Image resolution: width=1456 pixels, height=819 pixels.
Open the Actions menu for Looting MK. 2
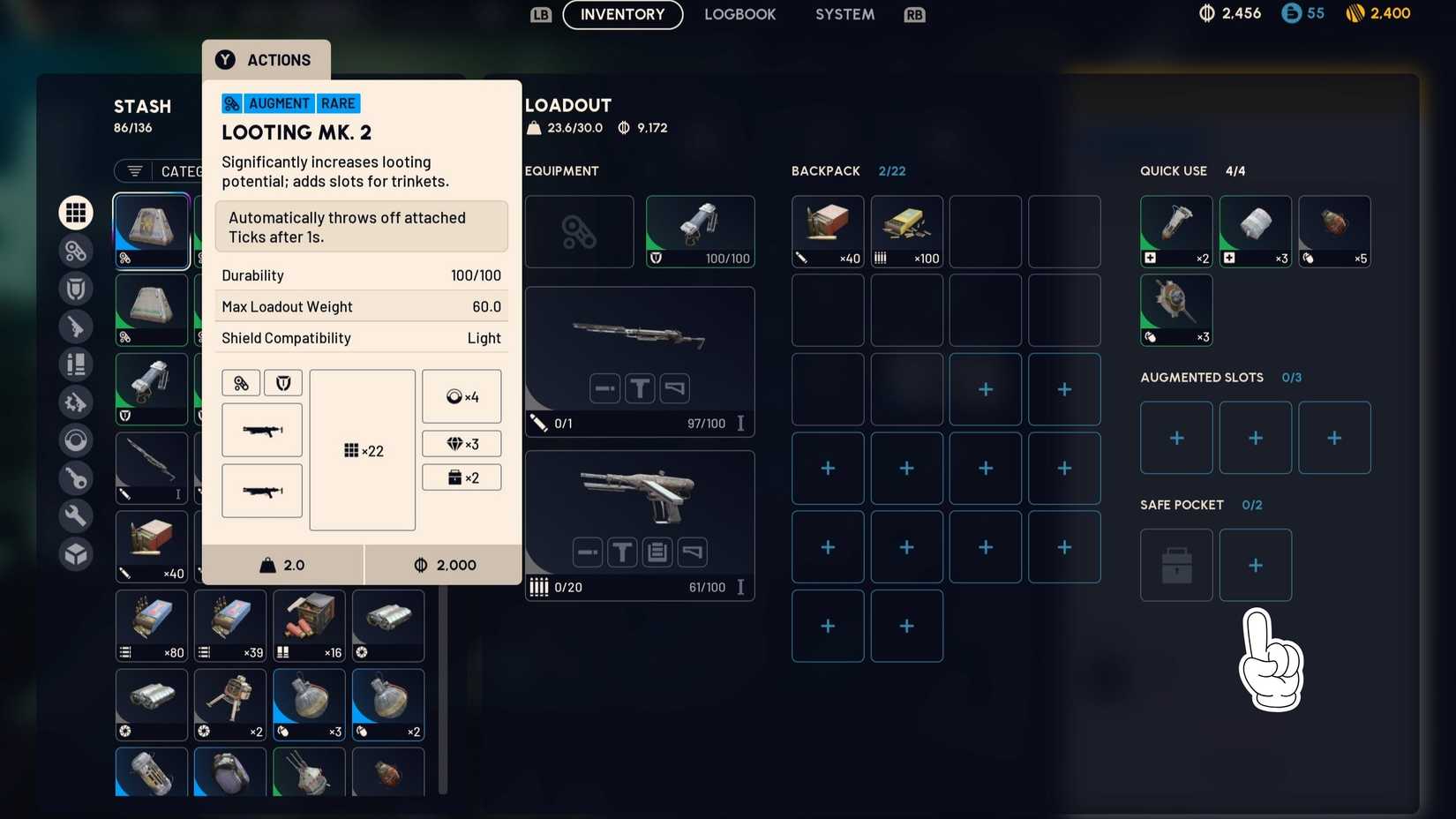click(265, 60)
